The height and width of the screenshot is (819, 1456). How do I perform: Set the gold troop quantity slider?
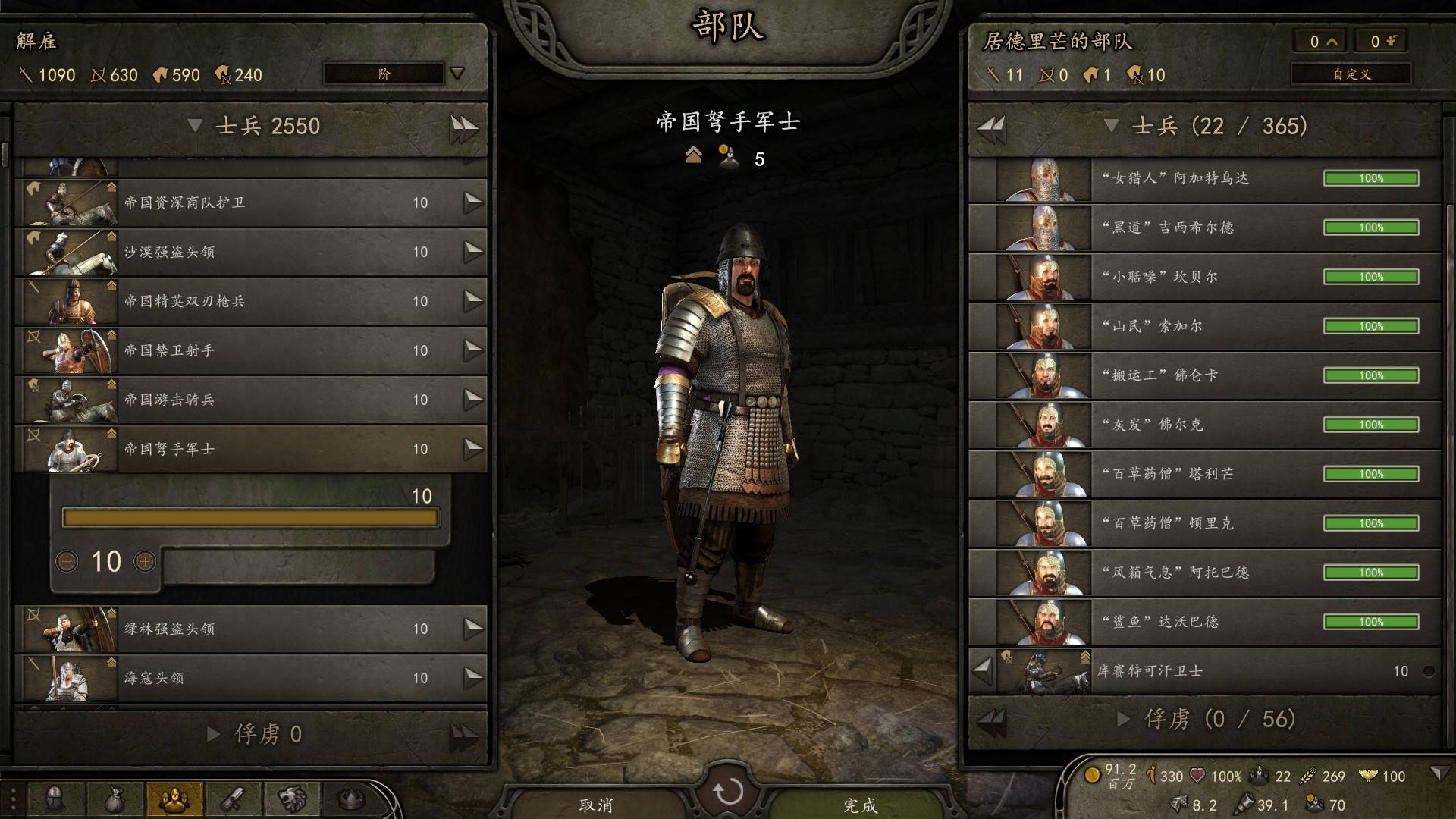pos(250,518)
